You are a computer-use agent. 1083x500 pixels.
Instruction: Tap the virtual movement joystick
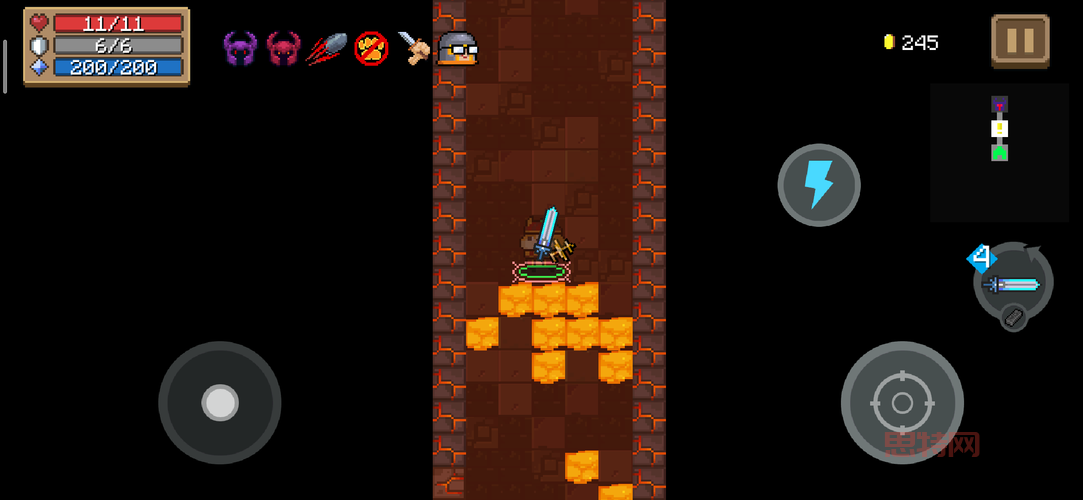(219, 402)
